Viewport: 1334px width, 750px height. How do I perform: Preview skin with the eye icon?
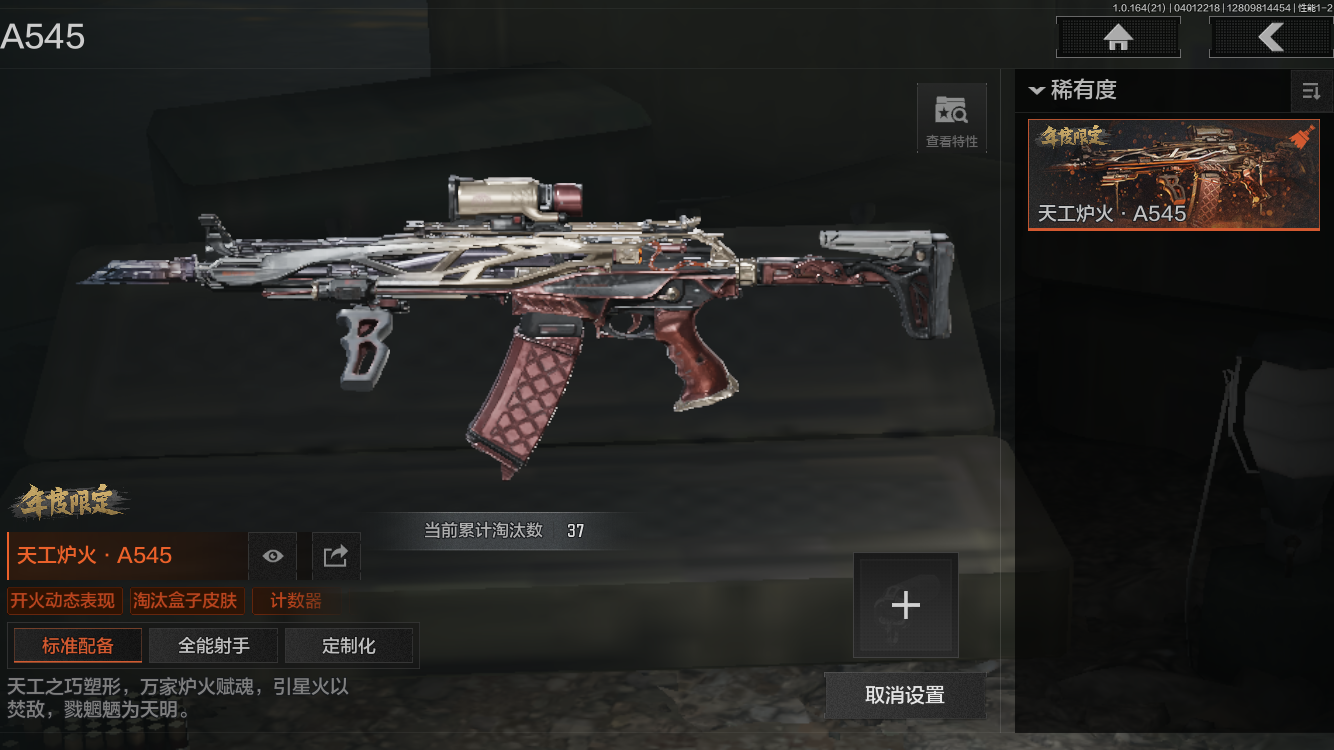pos(273,557)
